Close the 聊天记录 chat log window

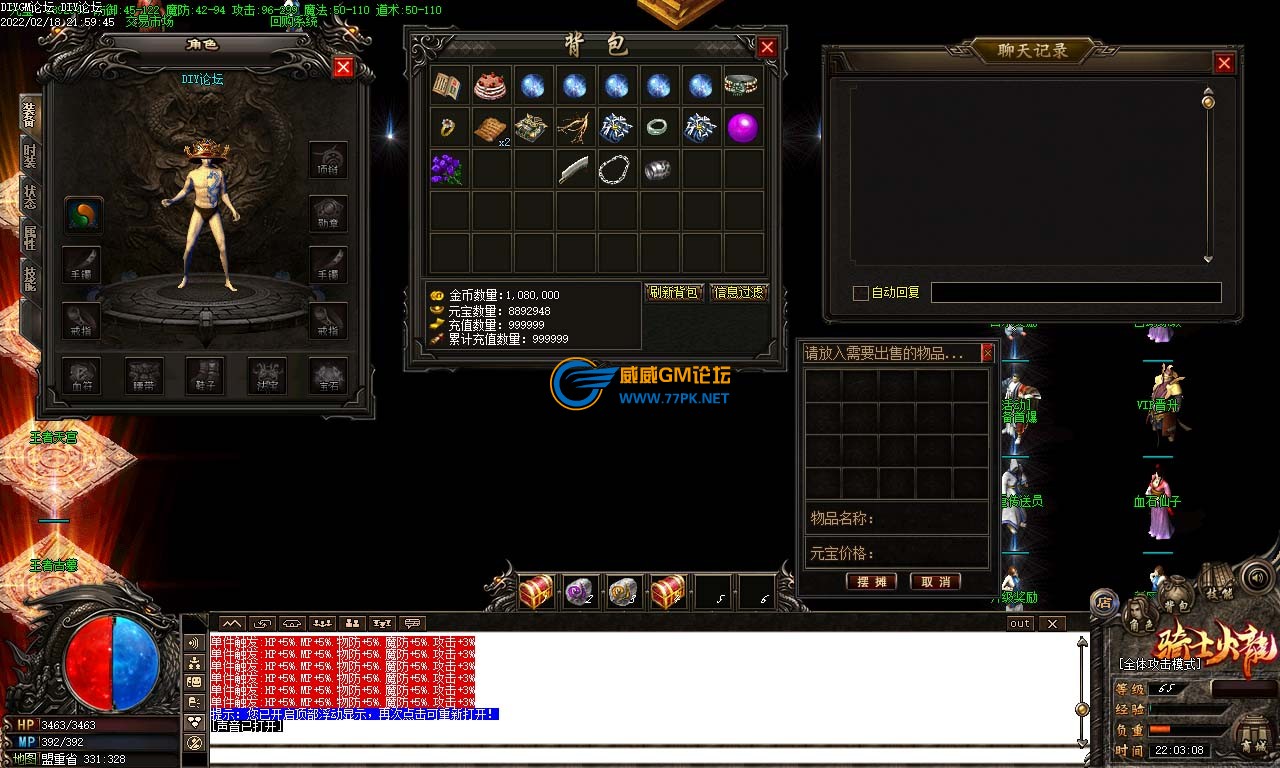(x=1224, y=63)
